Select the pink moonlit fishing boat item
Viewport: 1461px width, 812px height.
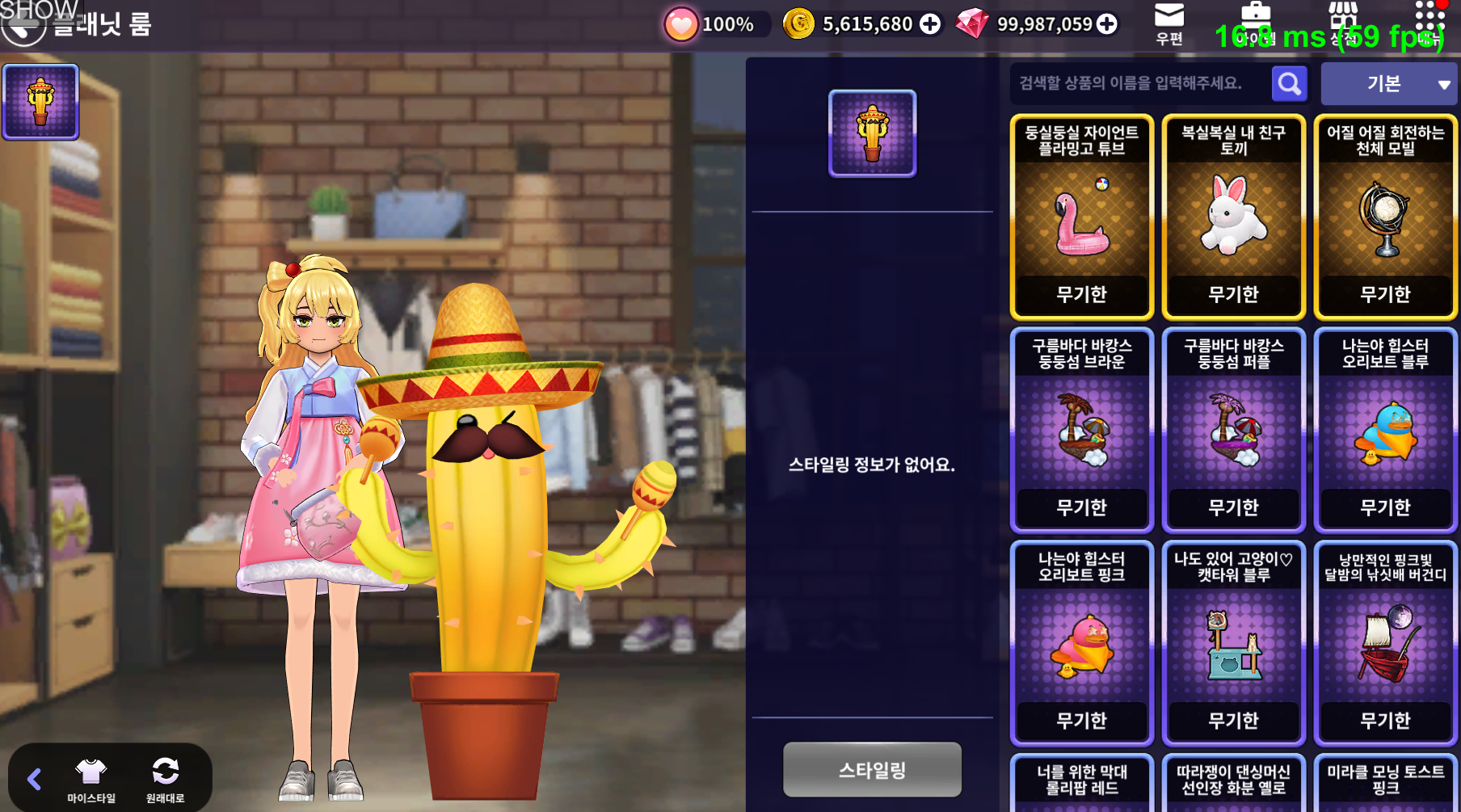[x=1385, y=644]
